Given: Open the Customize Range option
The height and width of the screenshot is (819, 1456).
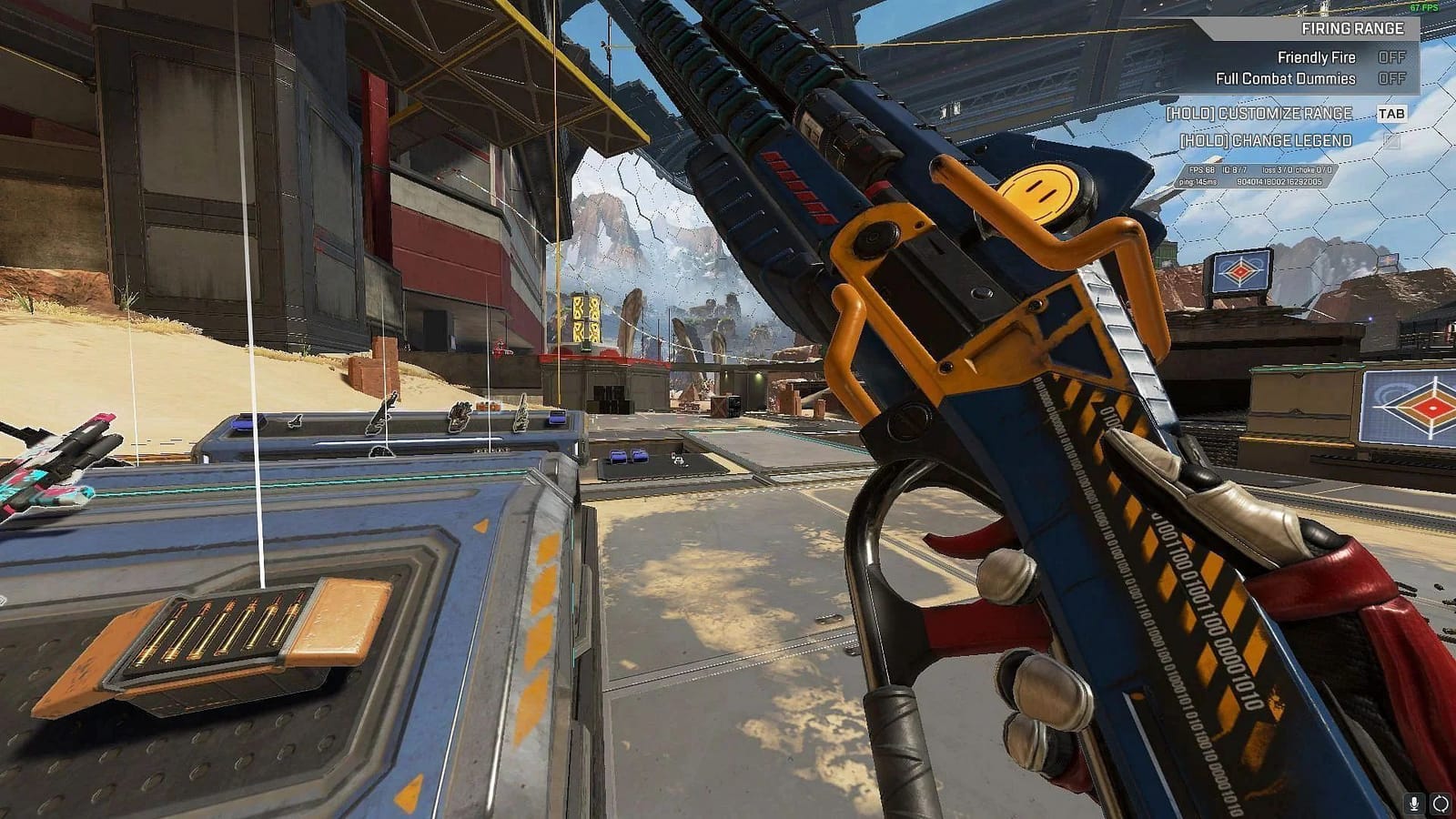Looking at the screenshot, I should click(x=1260, y=113).
